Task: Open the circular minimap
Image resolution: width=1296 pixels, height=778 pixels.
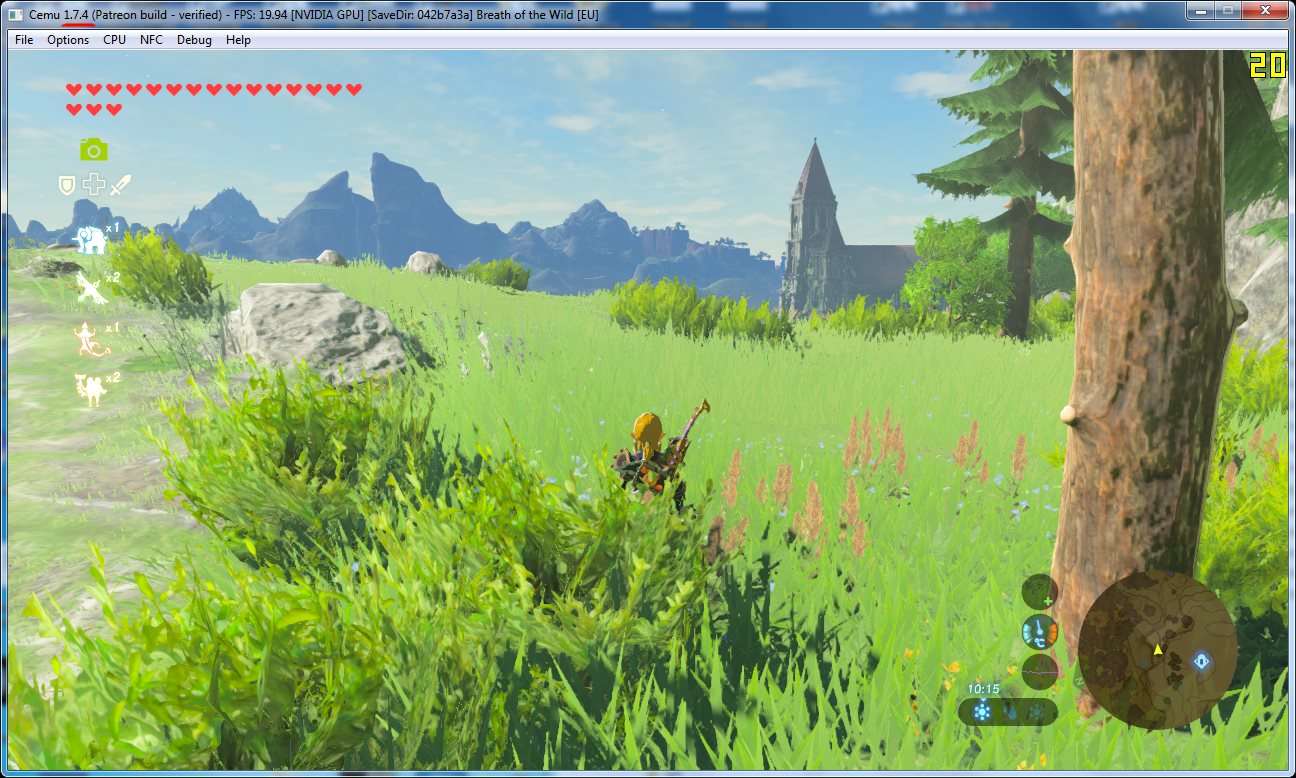Action: pos(1157,650)
